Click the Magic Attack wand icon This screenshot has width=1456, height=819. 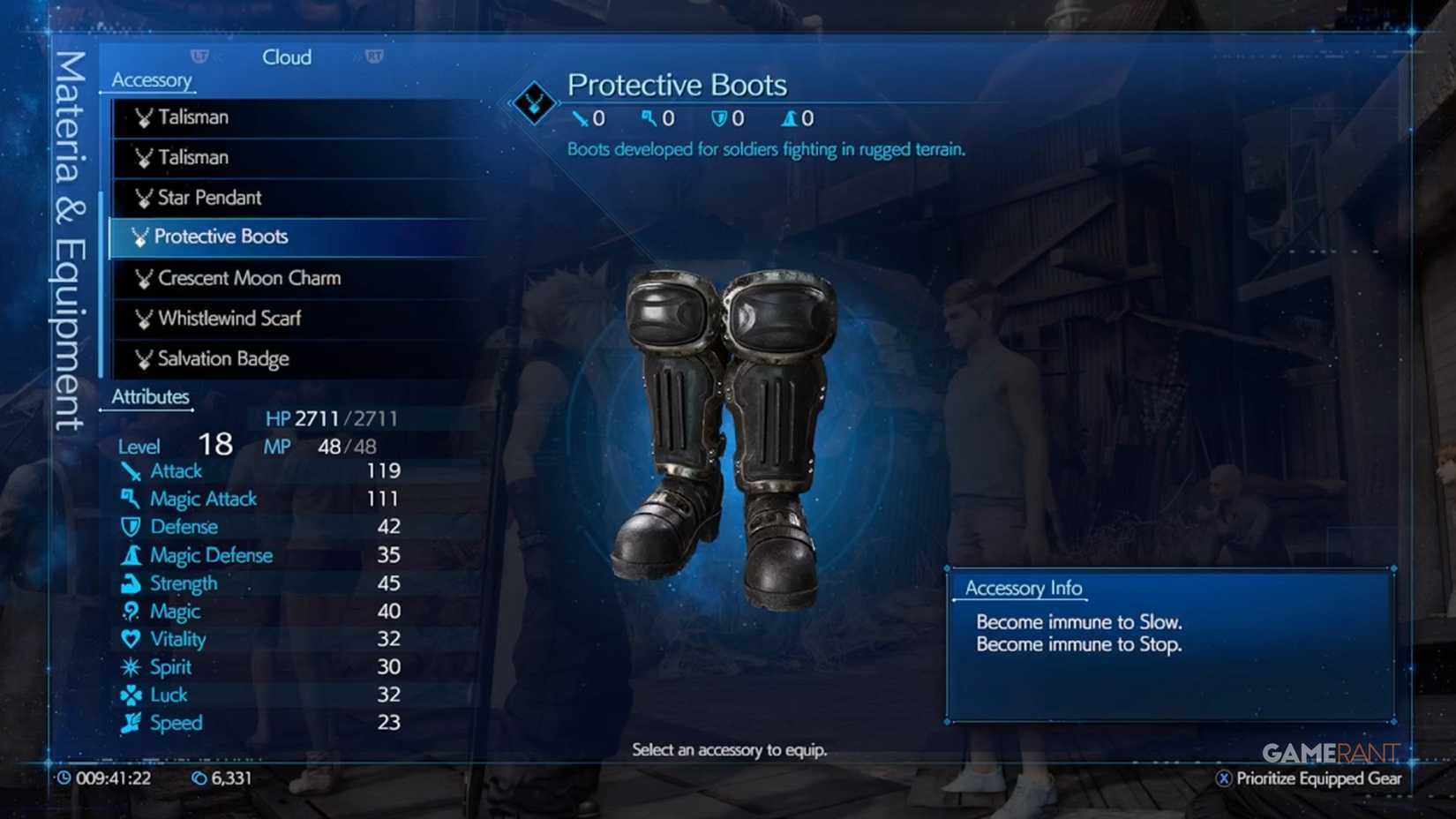coord(131,499)
